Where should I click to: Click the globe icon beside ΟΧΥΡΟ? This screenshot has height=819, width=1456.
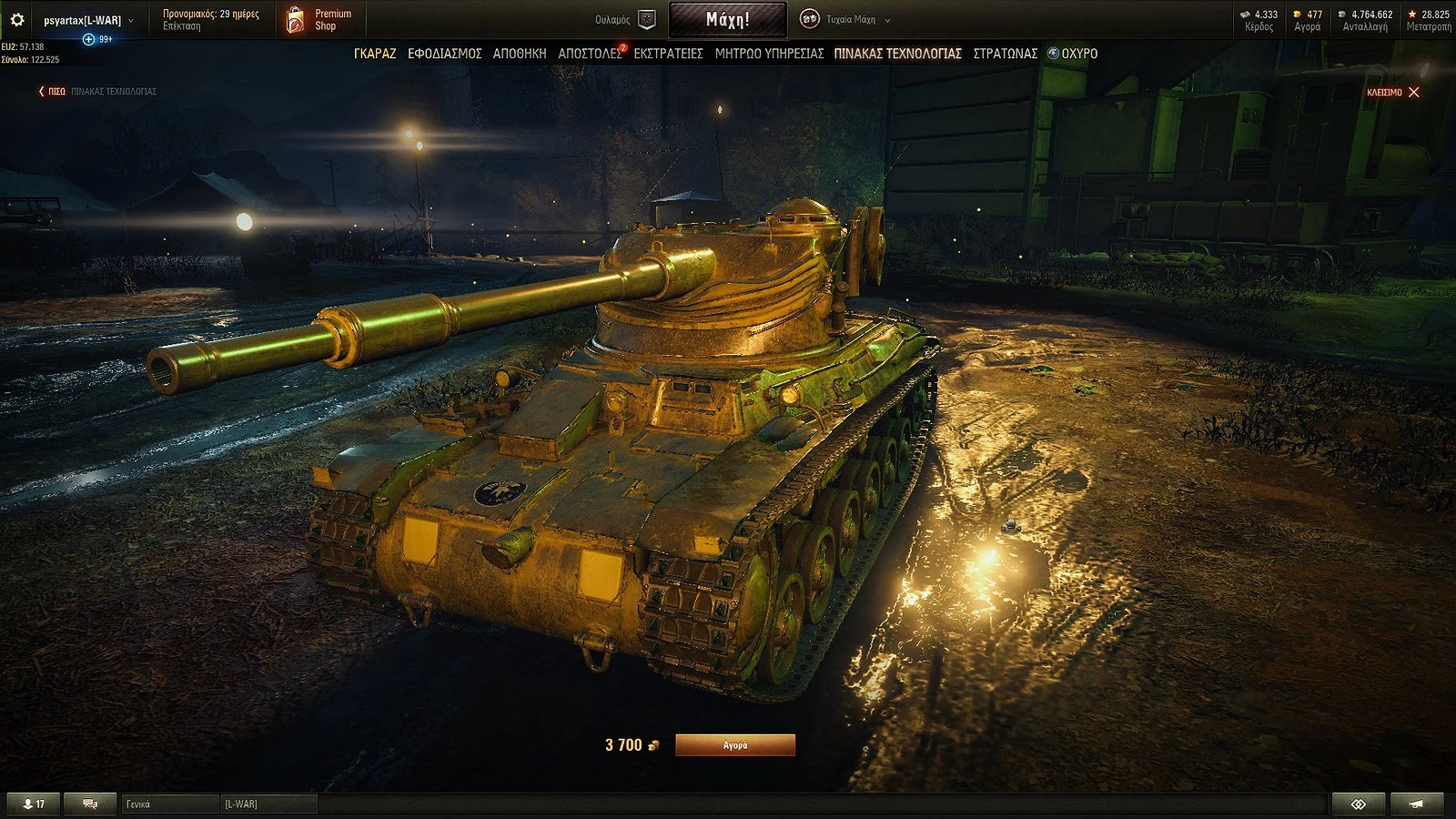click(x=1054, y=54)
